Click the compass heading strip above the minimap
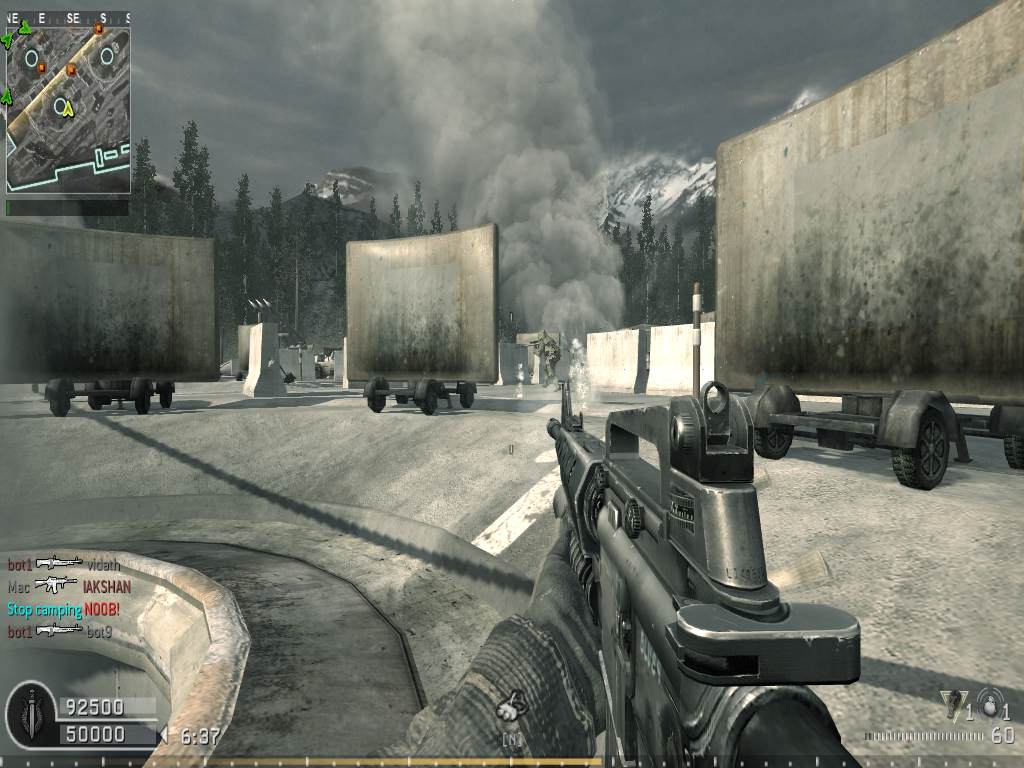 click(x=68, y=18)
